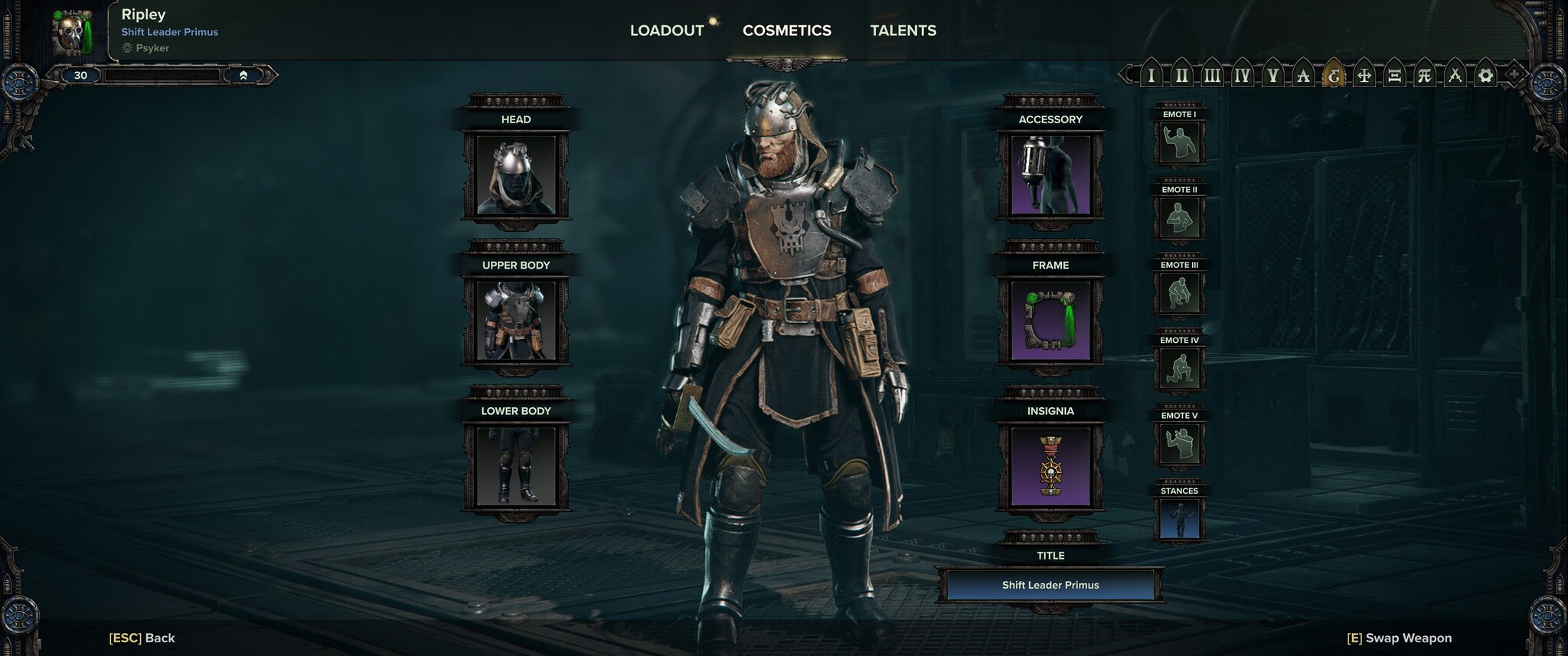This screenshot has width=1568, height=656.
Task: Select the Cosmetics tab
Action: [786, 31]
